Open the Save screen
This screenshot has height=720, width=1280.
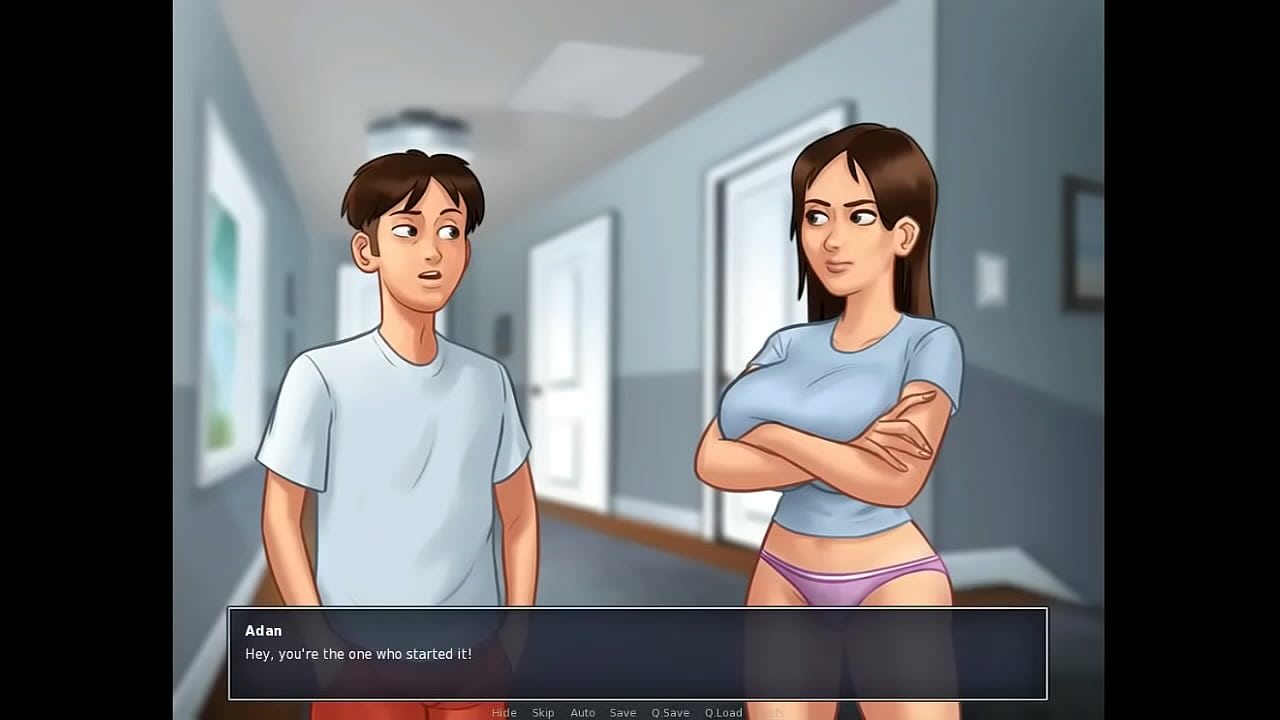(x=623, y=712)
